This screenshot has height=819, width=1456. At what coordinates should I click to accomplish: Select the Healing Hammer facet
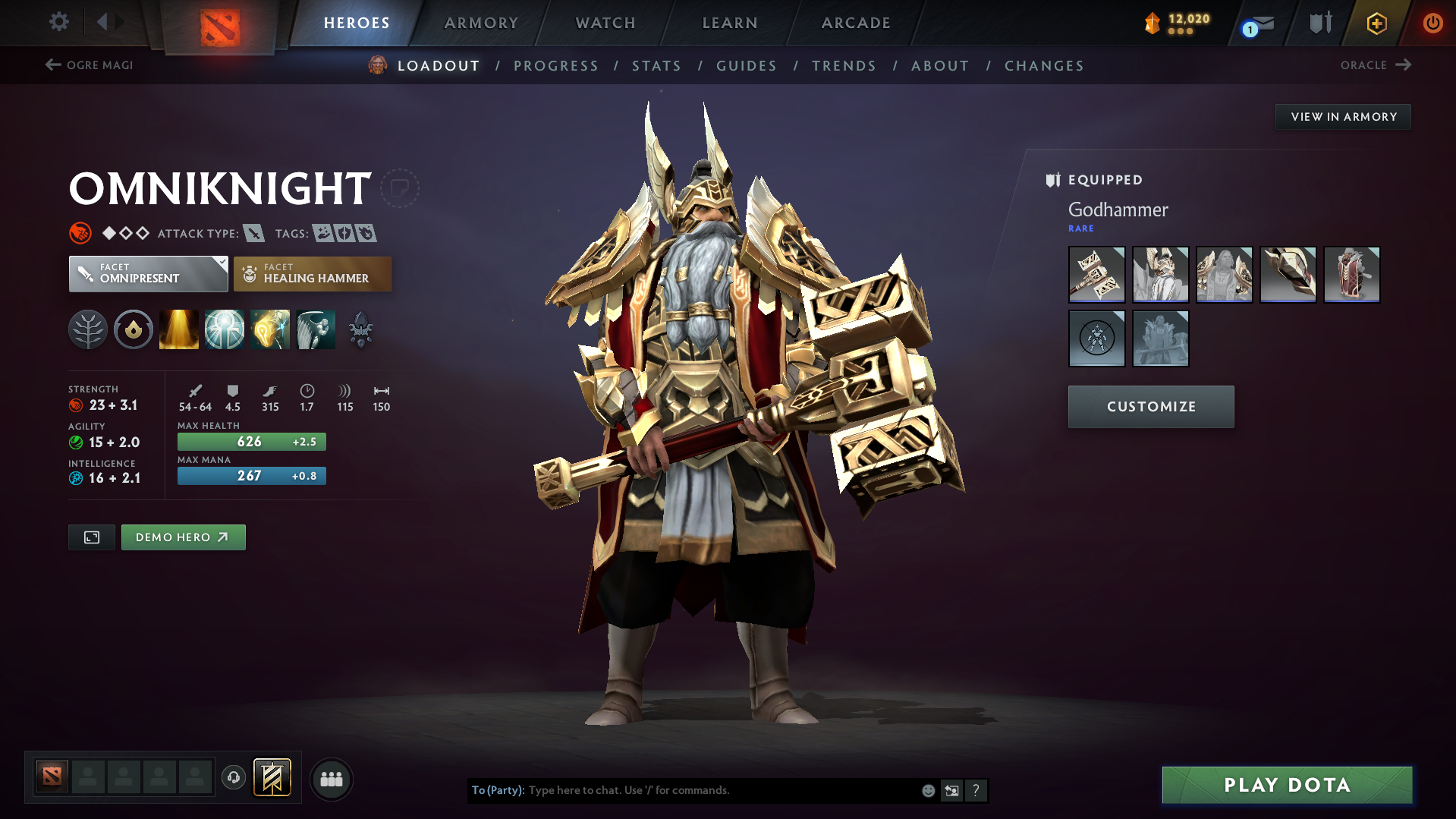[312, 273]
